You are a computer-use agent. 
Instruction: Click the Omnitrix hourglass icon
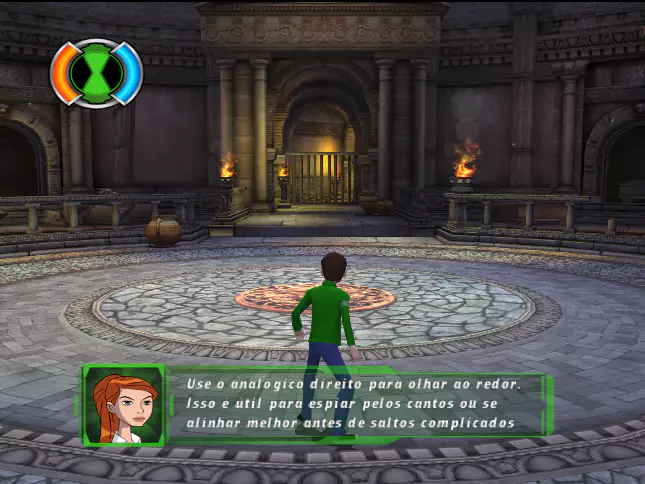97,72
